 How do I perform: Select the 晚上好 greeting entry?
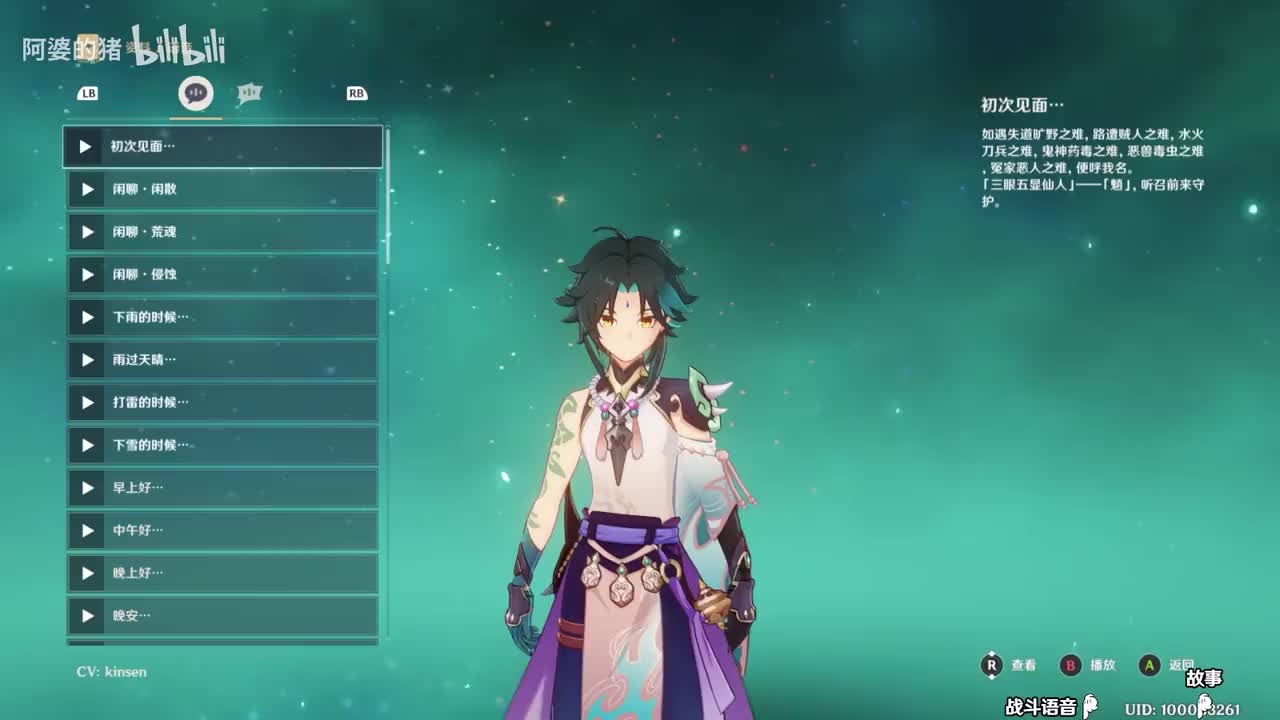pos(222,573)
